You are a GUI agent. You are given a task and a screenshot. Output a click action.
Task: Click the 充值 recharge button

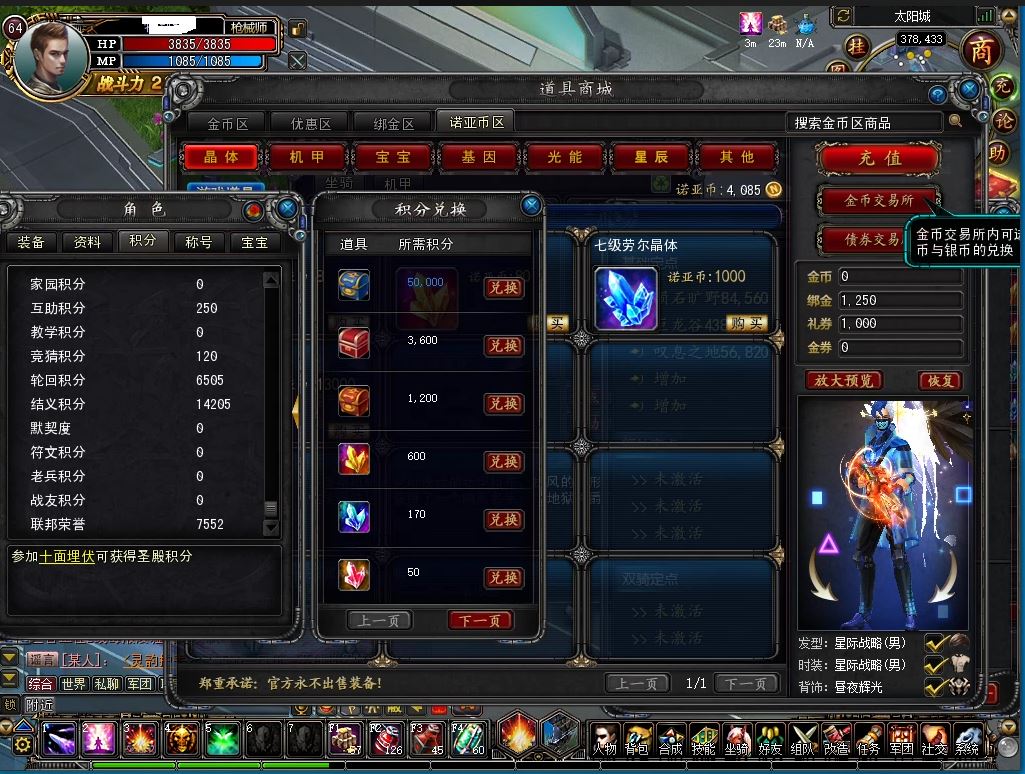click(879, 158)
